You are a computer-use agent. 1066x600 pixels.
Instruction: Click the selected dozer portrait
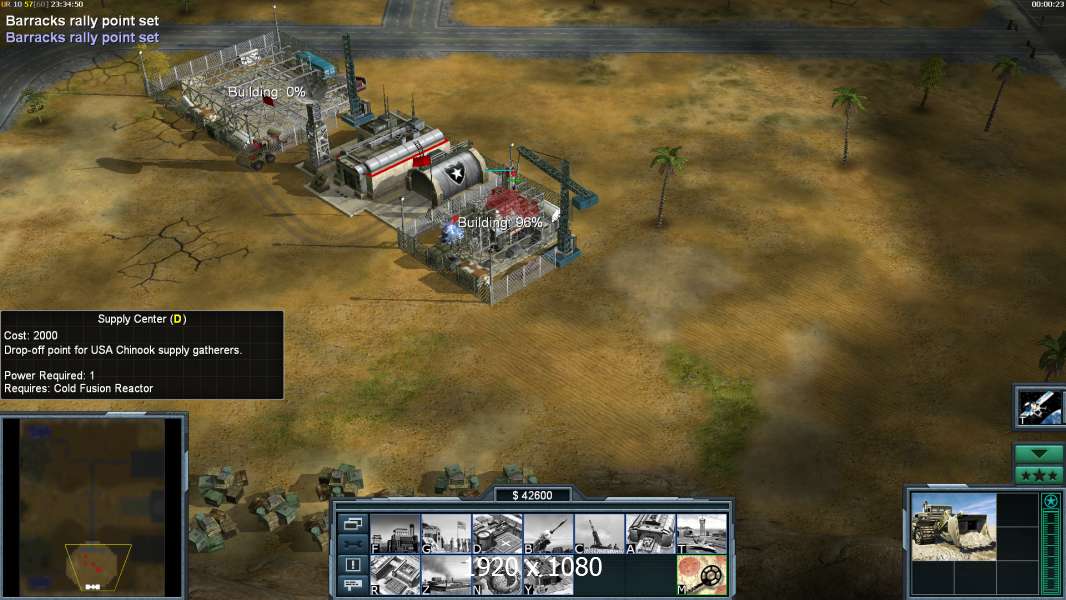953,527
